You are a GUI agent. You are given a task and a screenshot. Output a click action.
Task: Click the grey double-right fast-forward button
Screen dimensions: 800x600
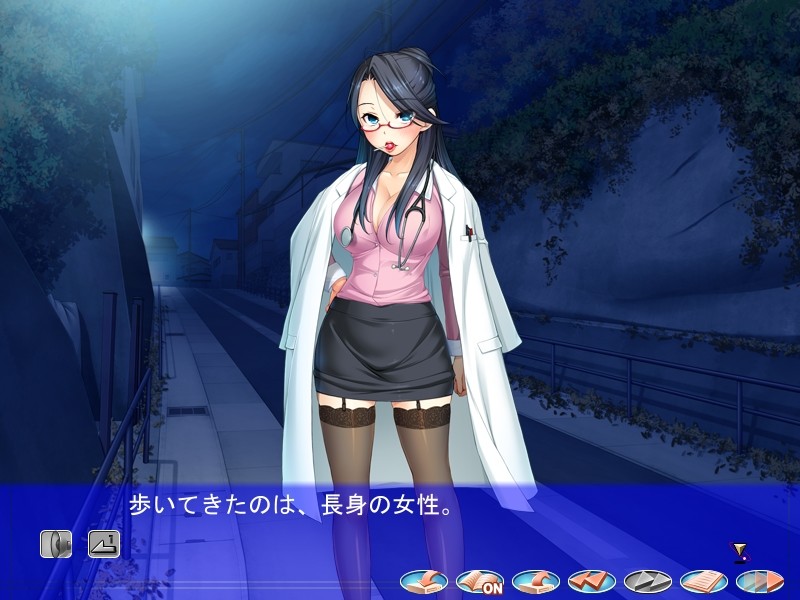pyautogui.click(x=648, y=580)
